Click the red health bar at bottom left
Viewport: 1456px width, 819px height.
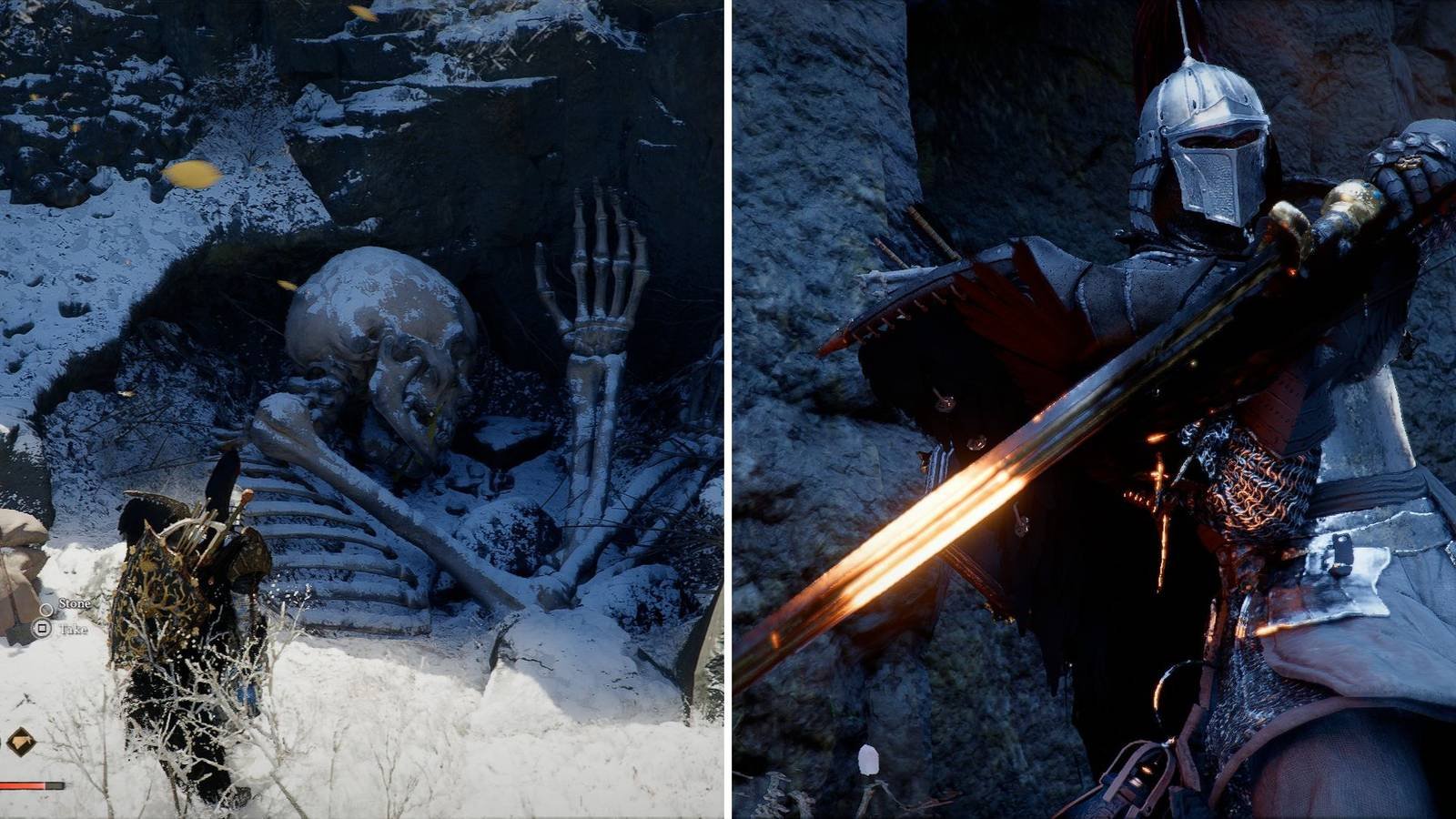click(x=23, y=784)
